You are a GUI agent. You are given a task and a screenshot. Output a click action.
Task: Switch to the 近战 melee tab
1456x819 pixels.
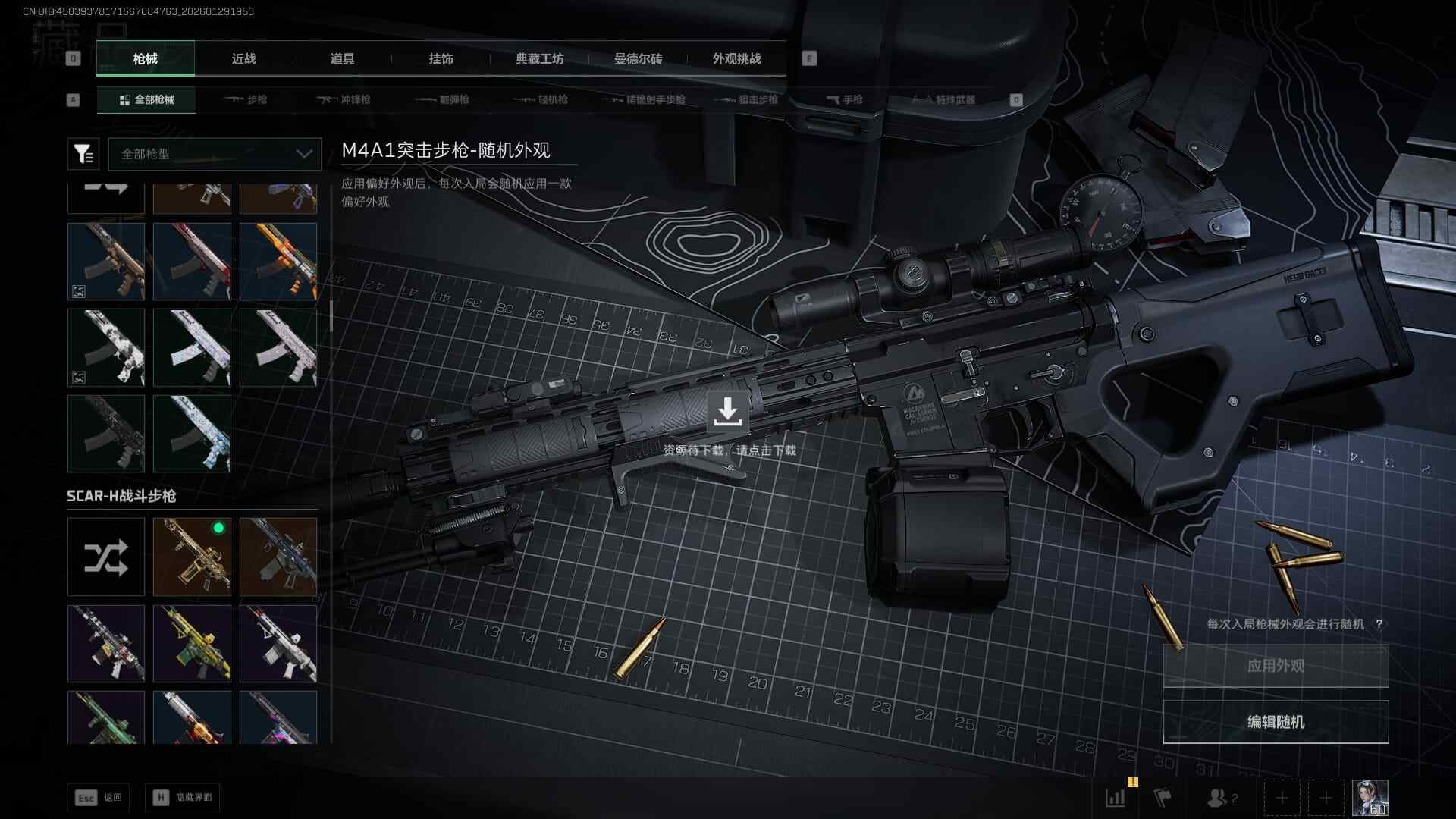click(243, 58)
